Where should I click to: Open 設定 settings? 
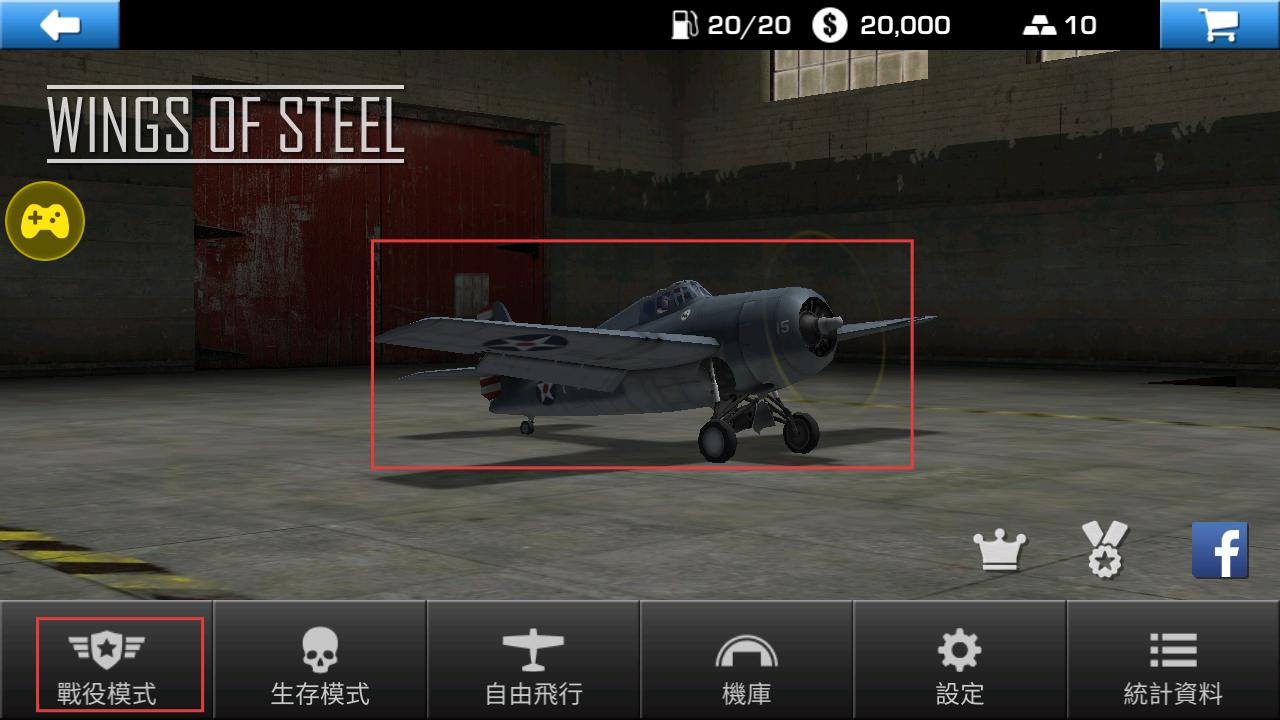(959, 664)
